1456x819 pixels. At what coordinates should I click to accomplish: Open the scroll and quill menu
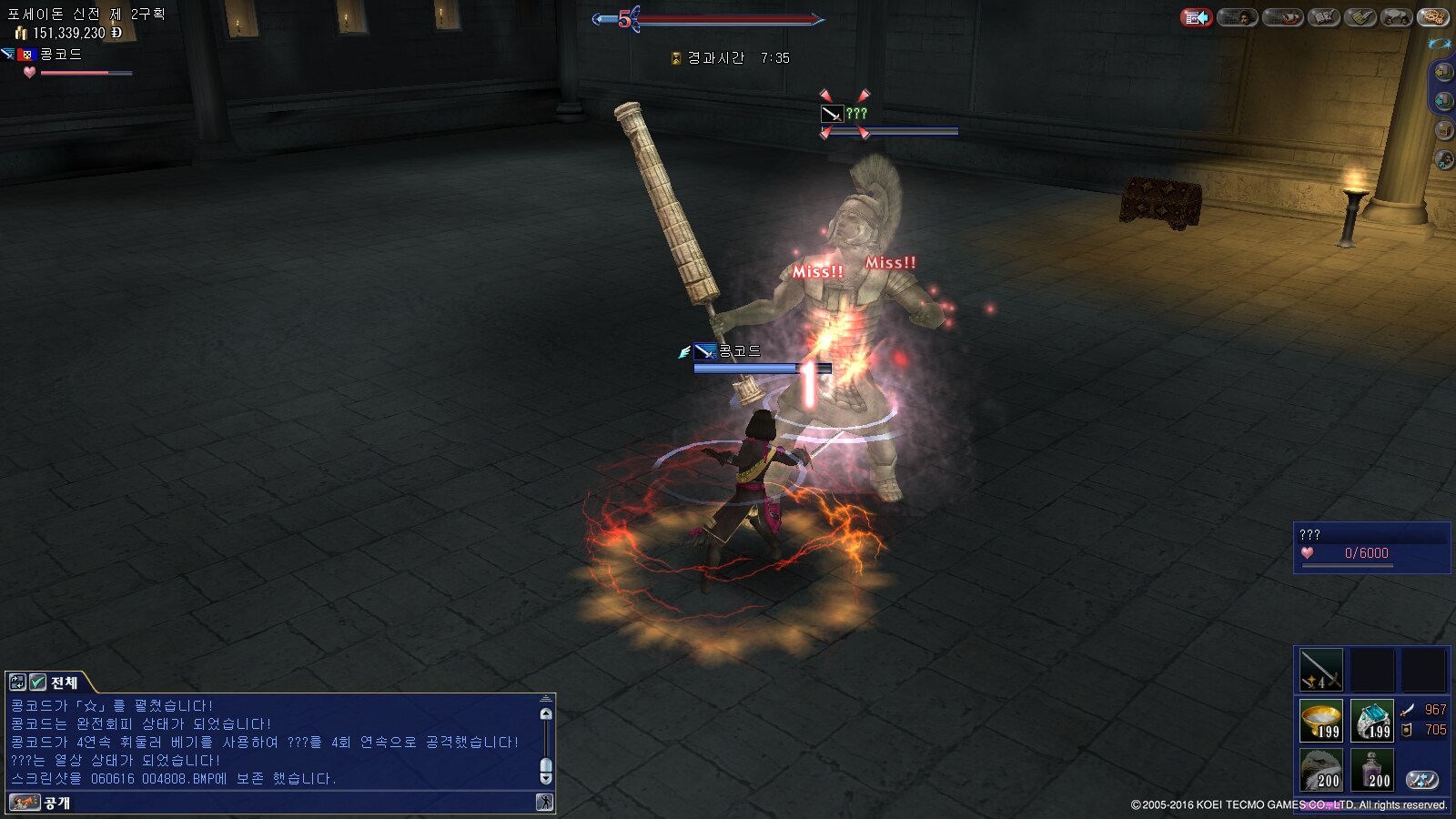click(x=1360, y=17)
